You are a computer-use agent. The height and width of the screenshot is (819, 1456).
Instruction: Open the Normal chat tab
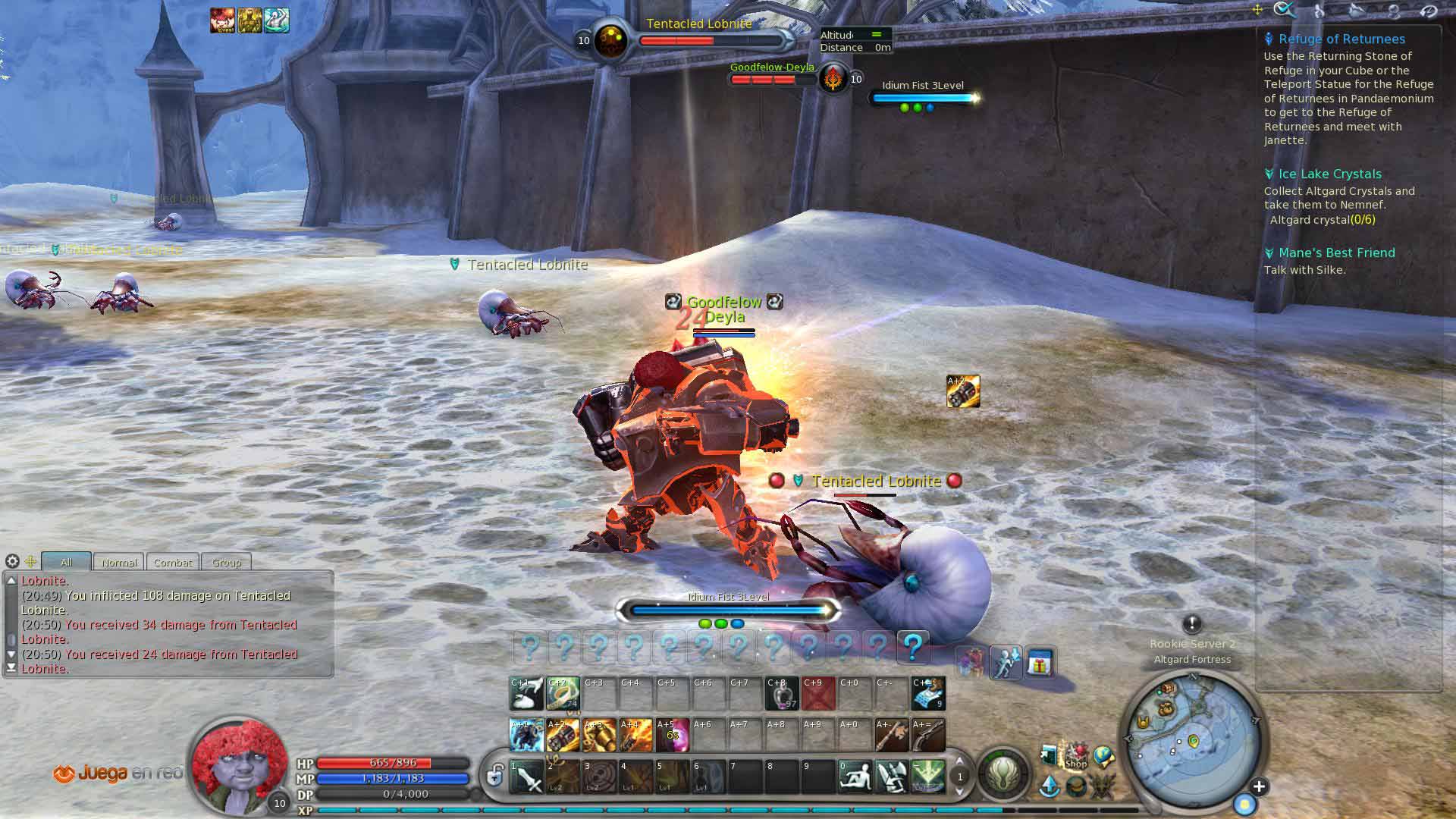point(119,562)
